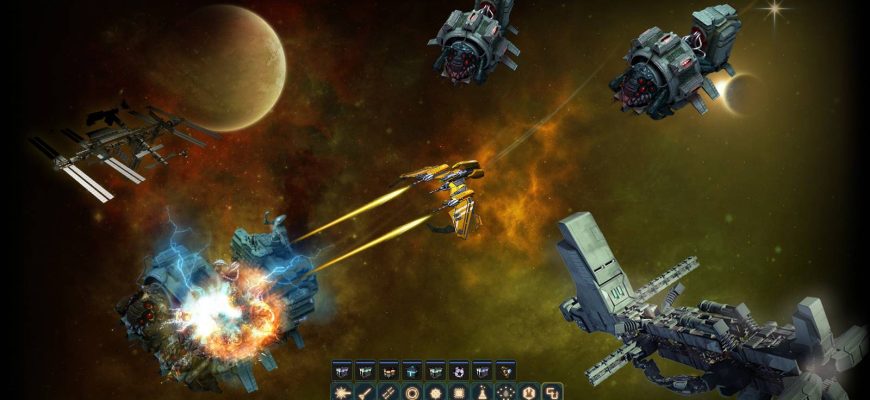Choose the square chip icon
870x400 pixels.
click(x=458, y=391)
